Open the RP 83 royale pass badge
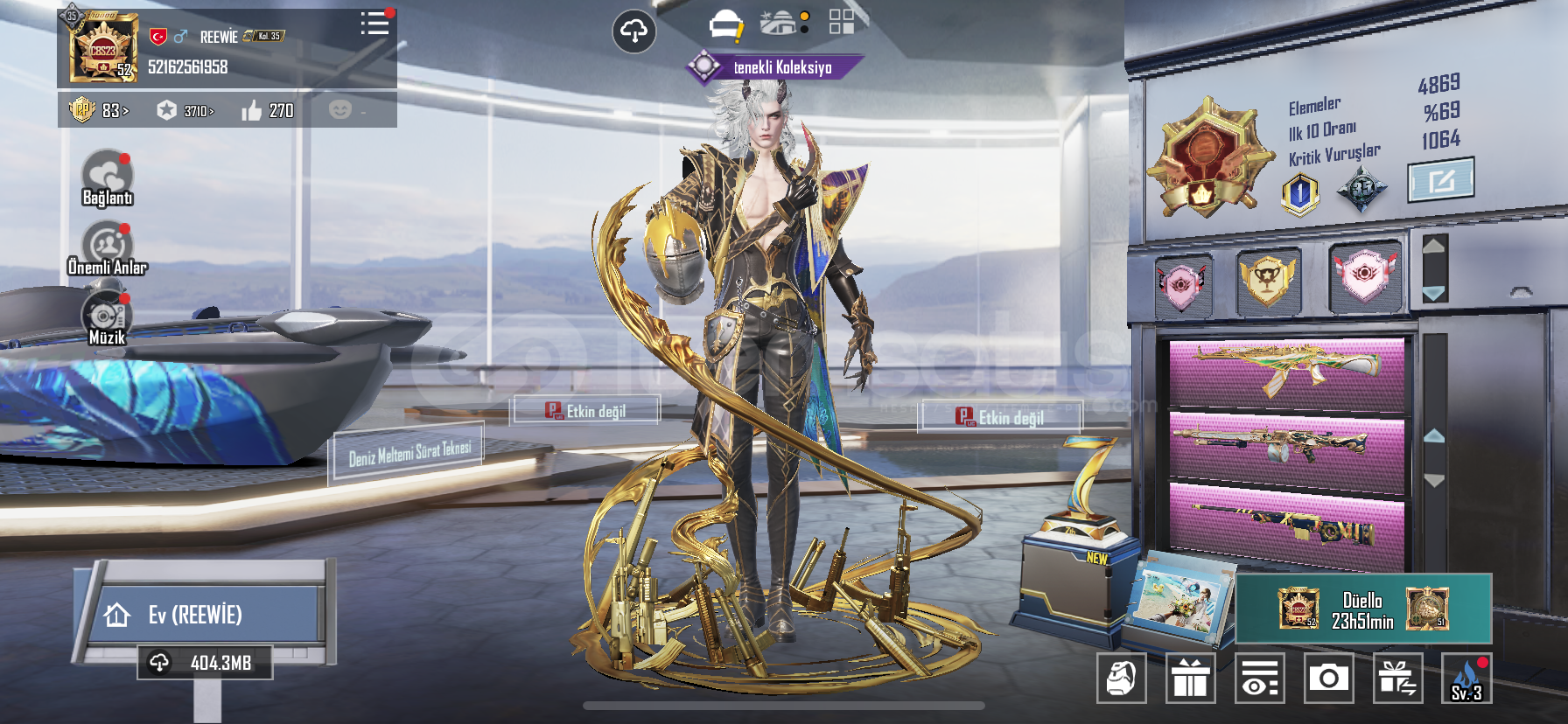Screen dimensions: 1568x724 click(x=98, y=111)
